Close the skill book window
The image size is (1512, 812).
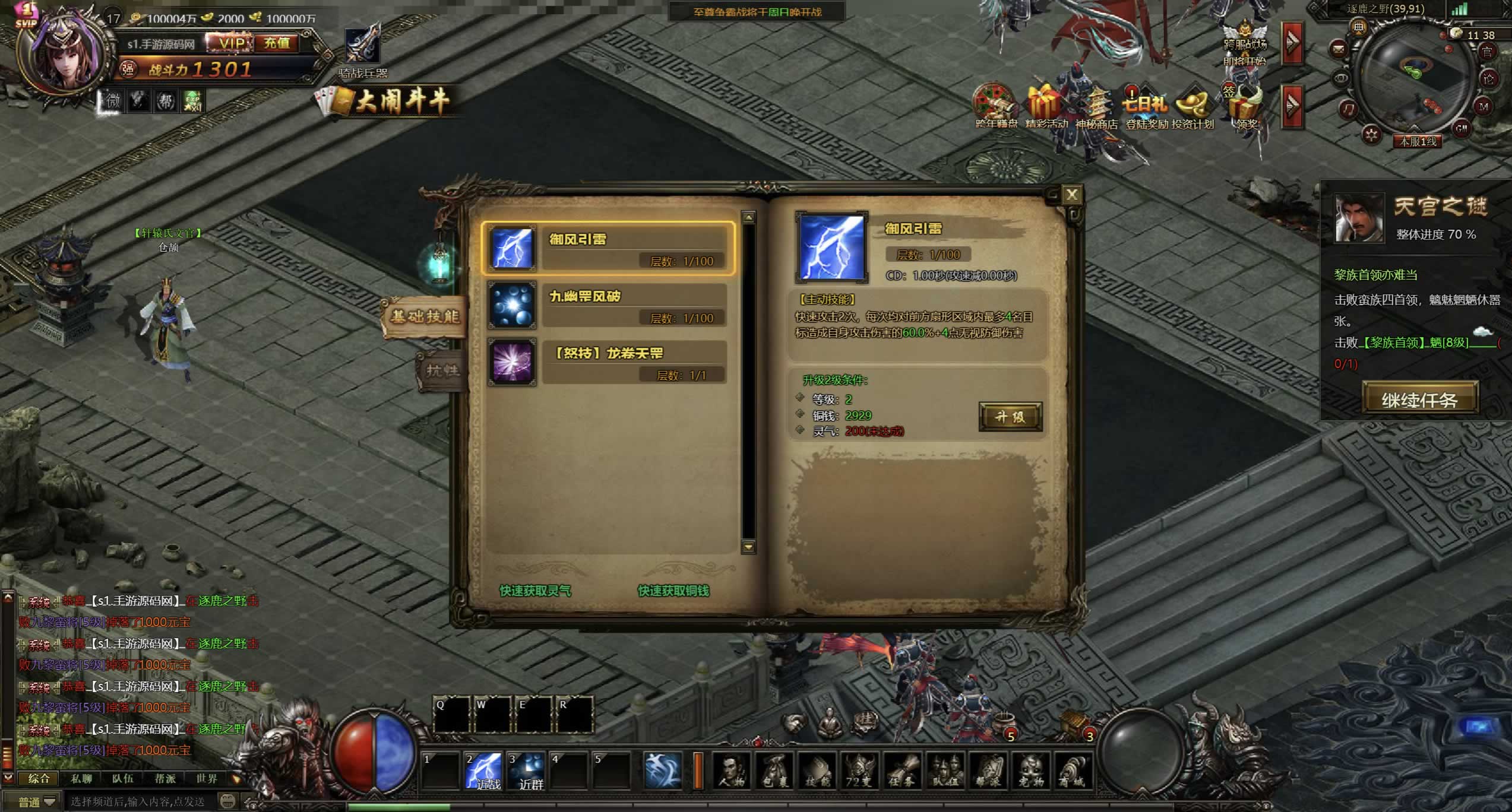pyautogui.click(x=1071, y=195)
